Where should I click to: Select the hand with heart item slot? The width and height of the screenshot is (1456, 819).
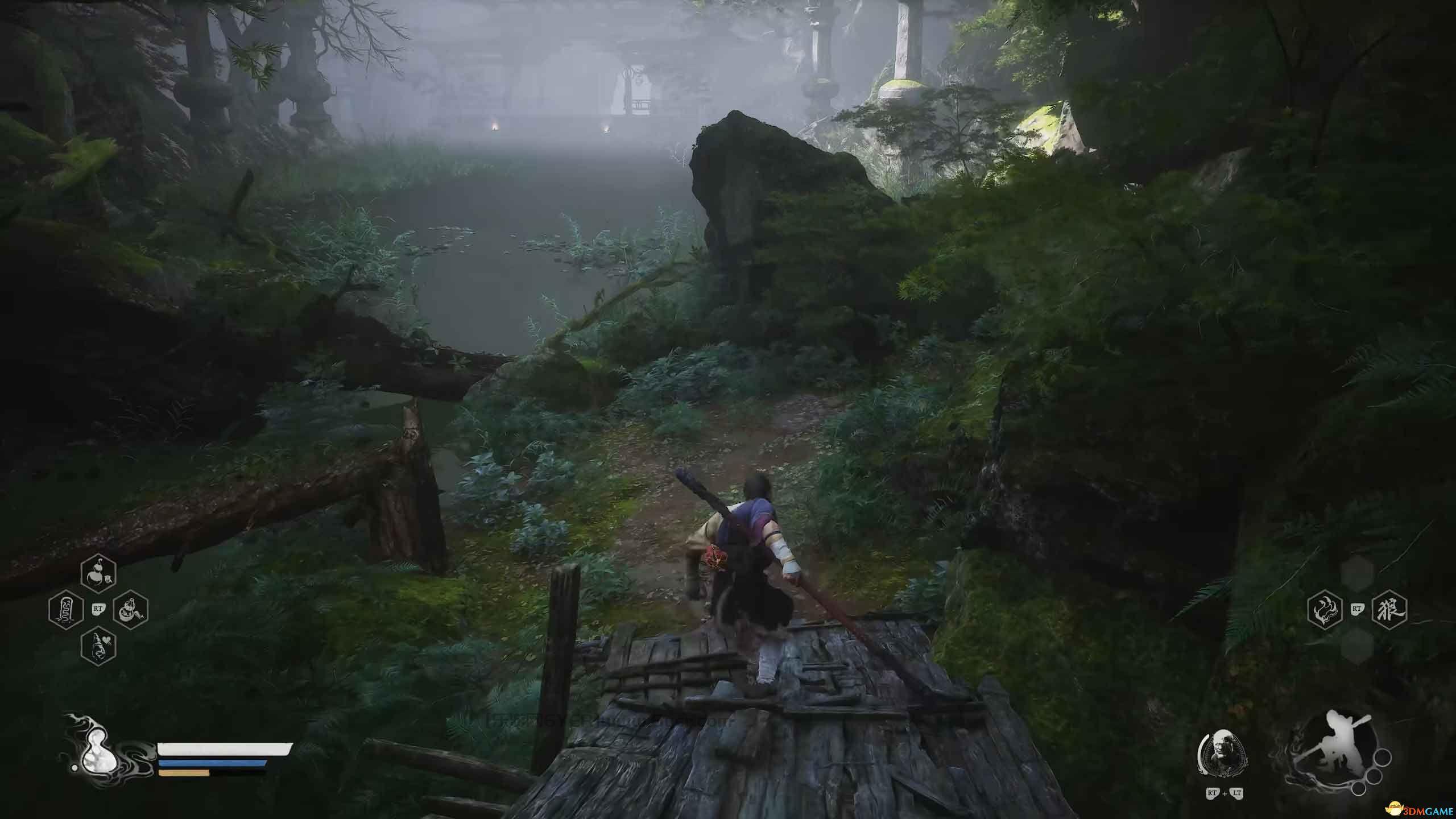click(99, 647)
